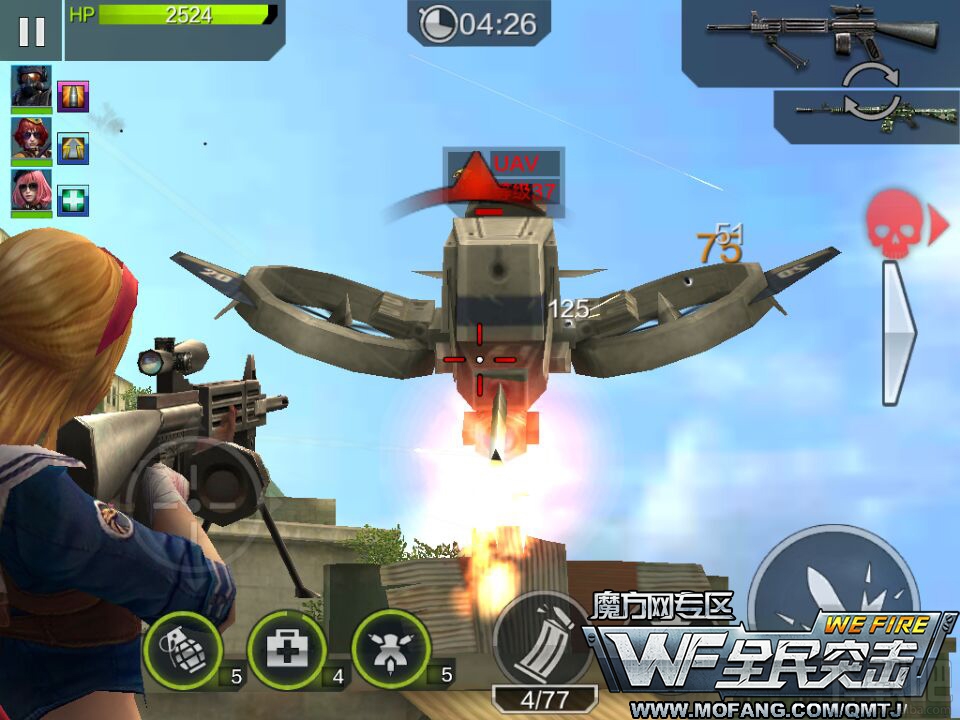Throw a grenade with the grenade button
This screenshot has height=720, width=960.
(x=182, y=650)
